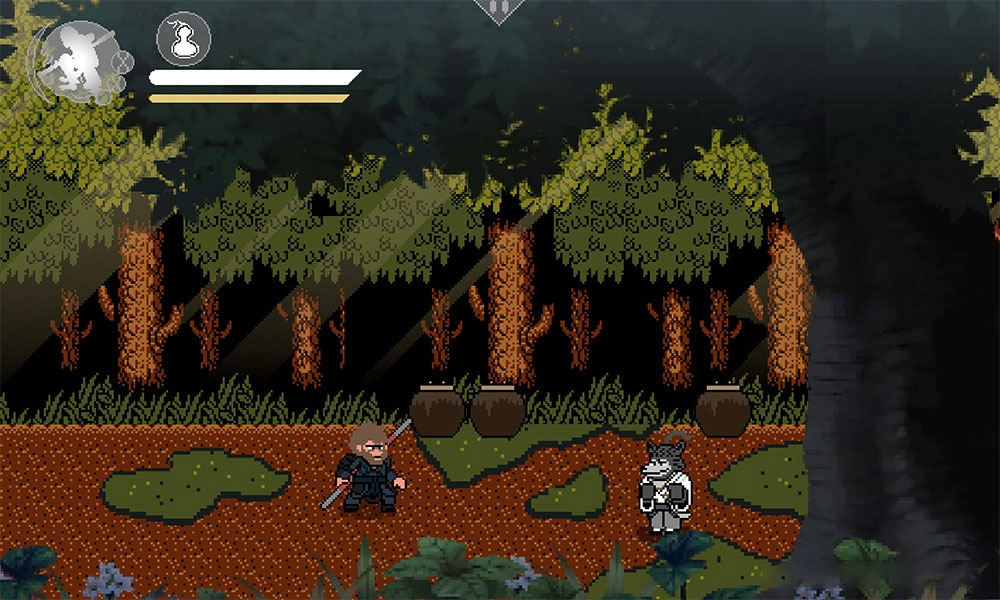This screenshot has width=1000, height=600.
Task: Use the healing gourd icon
Action: click(x=181, y=40)
